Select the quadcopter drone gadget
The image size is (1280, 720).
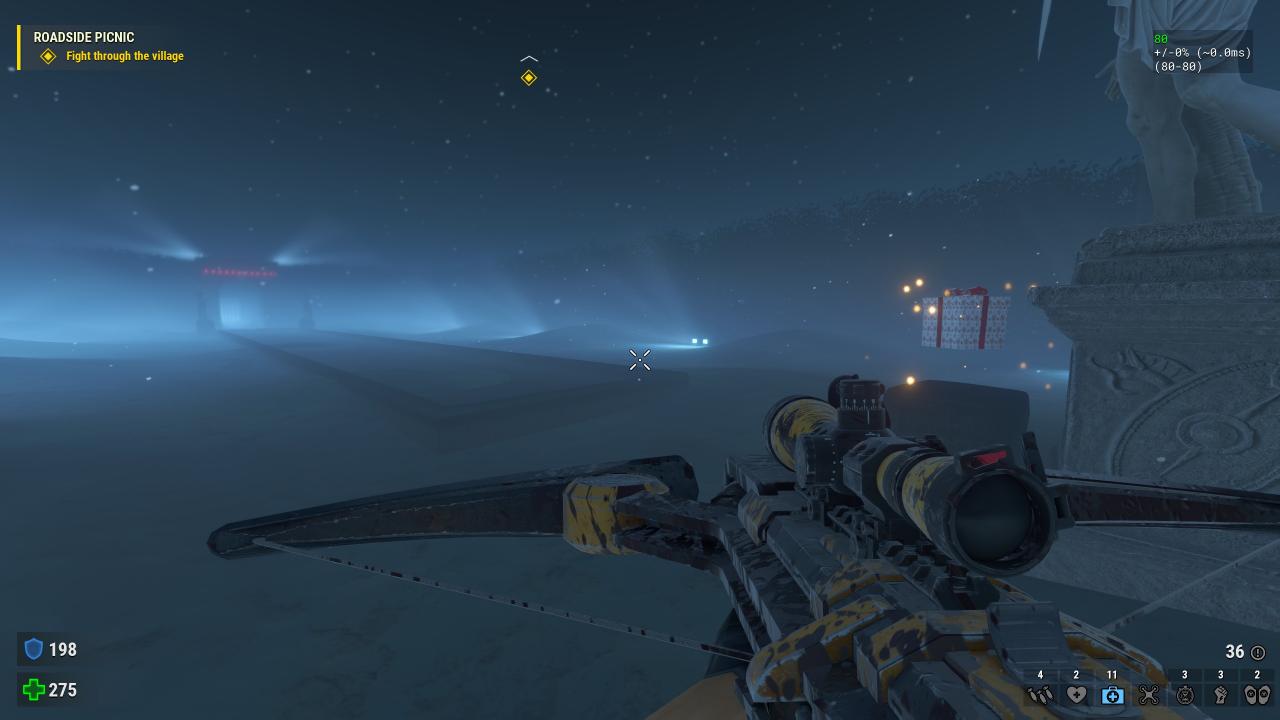click(x=1148, y=694)
